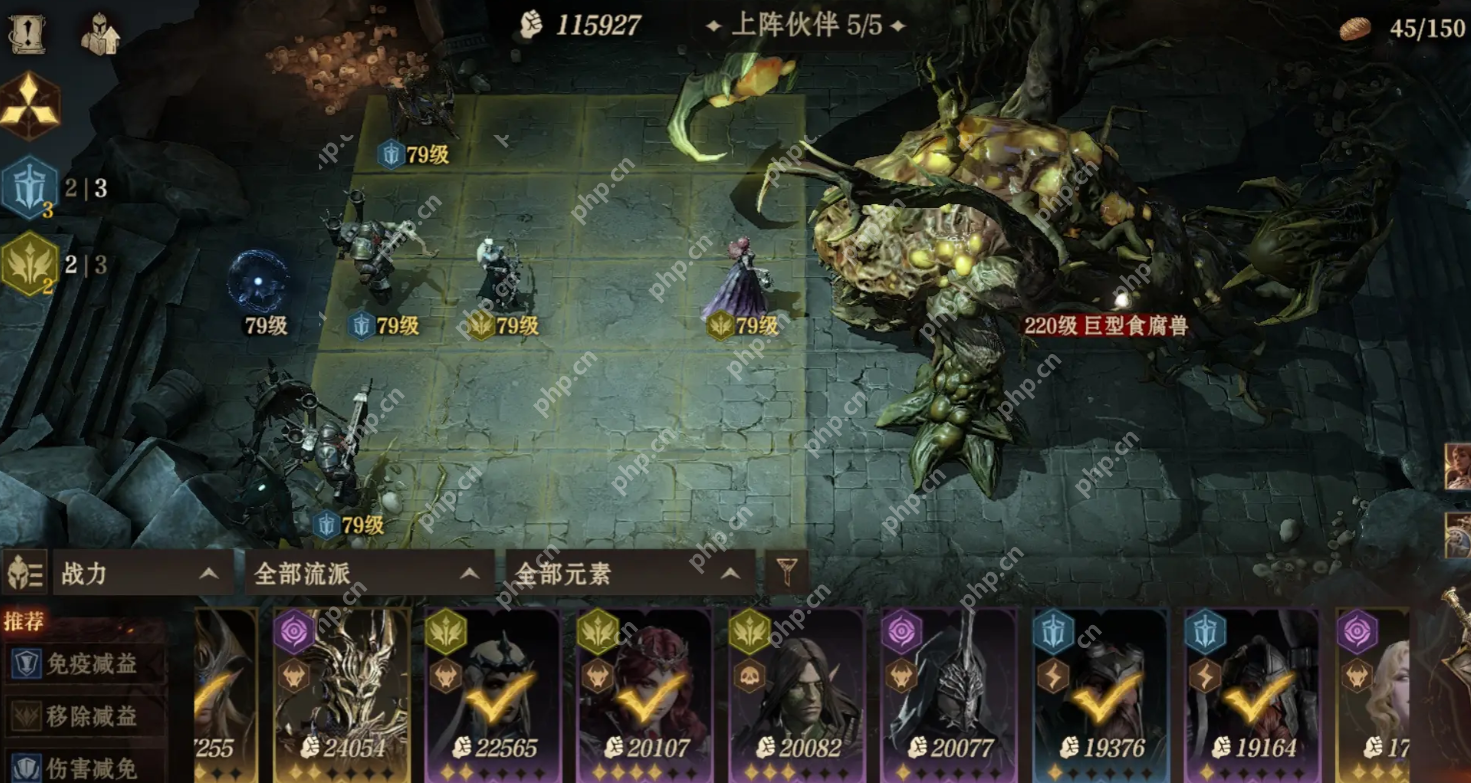Choose the 伤害减免 recommended tag
Viewport: 1471px width, 783px height.
[x=85, y=767]
